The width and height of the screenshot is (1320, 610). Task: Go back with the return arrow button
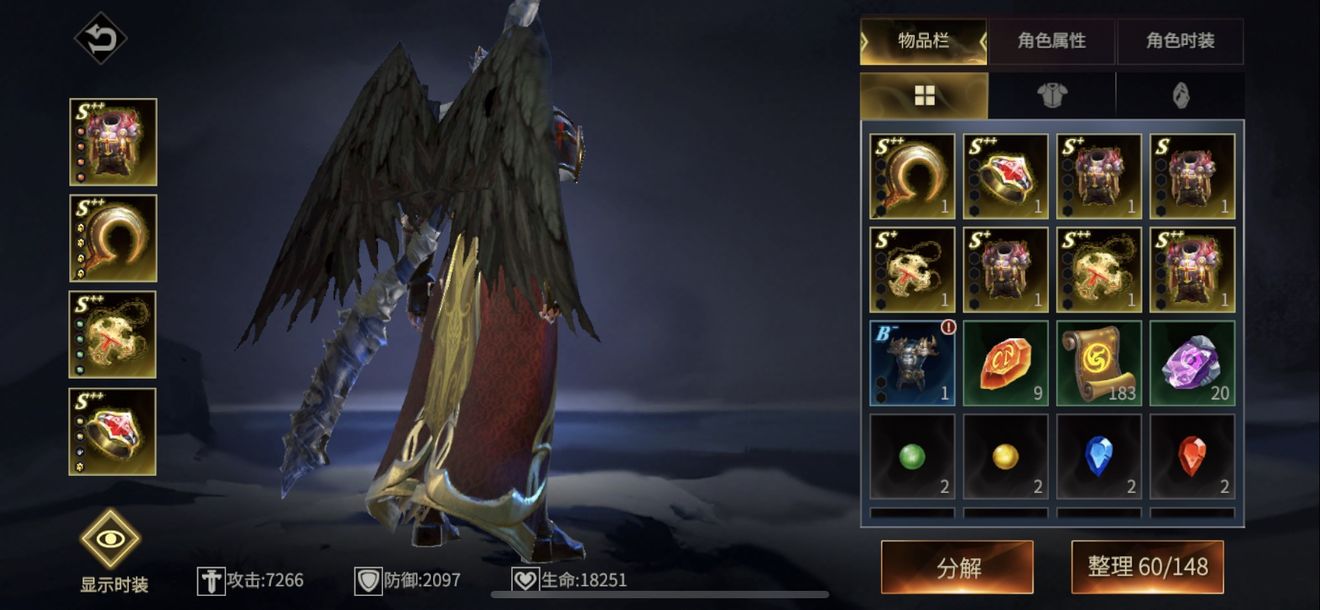tap(101, 39)
